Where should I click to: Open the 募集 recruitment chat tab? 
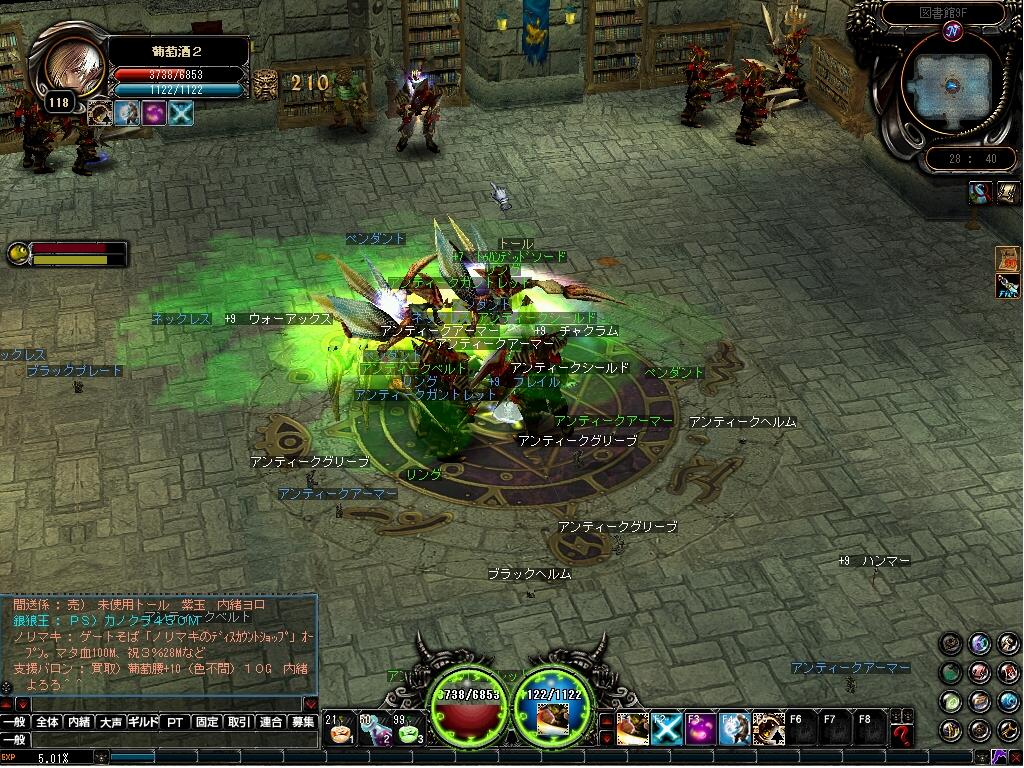(303, 722)
